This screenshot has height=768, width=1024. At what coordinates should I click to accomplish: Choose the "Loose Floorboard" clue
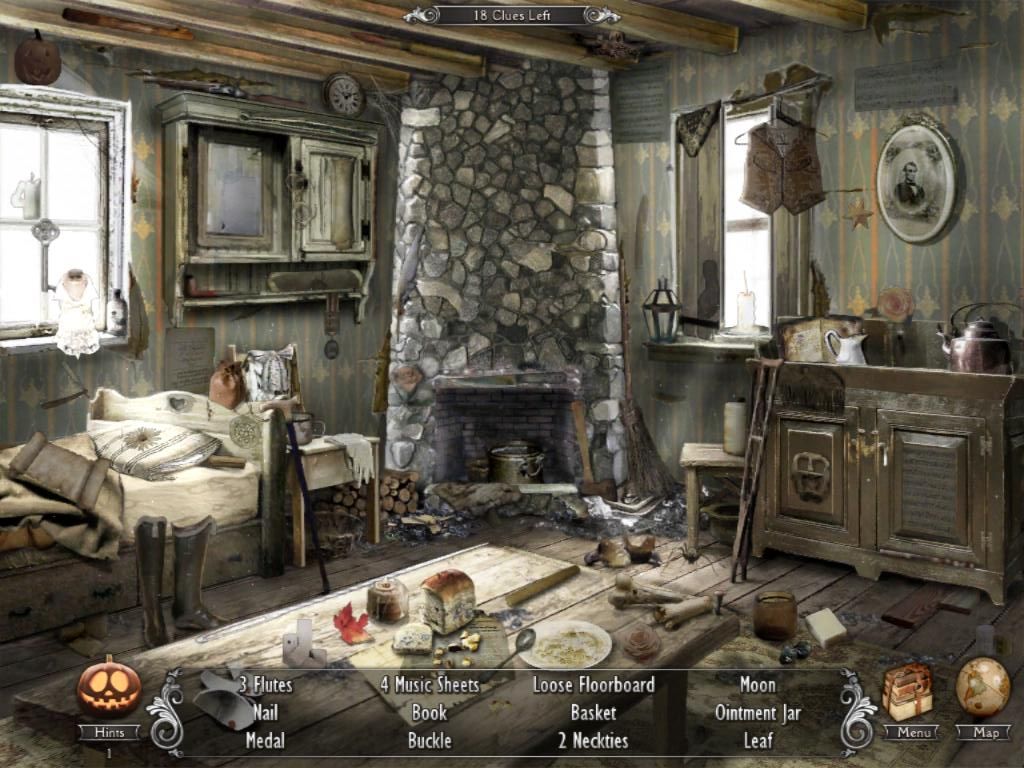click(593, 685)
